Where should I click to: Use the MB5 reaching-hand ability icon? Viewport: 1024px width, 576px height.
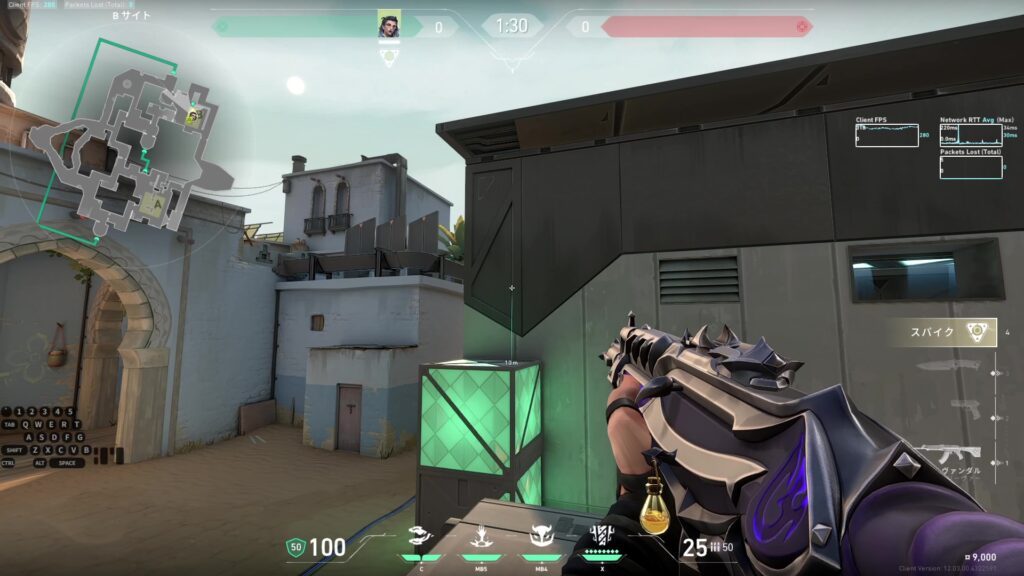482,538
